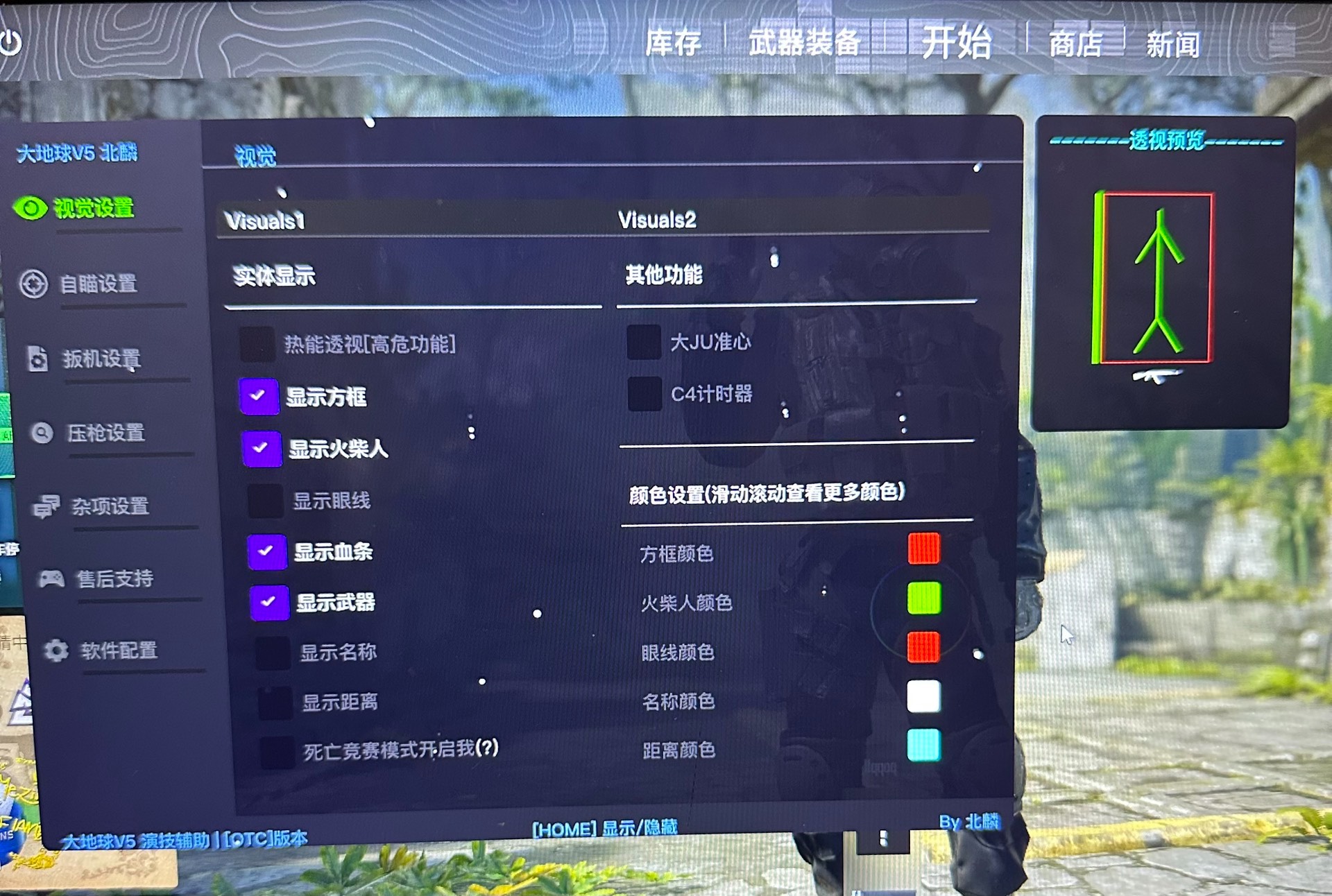This screenshot has width=1332, height=896.
Task: Disable the 显示方框 checkbox
Action: [x=259, y=397]
